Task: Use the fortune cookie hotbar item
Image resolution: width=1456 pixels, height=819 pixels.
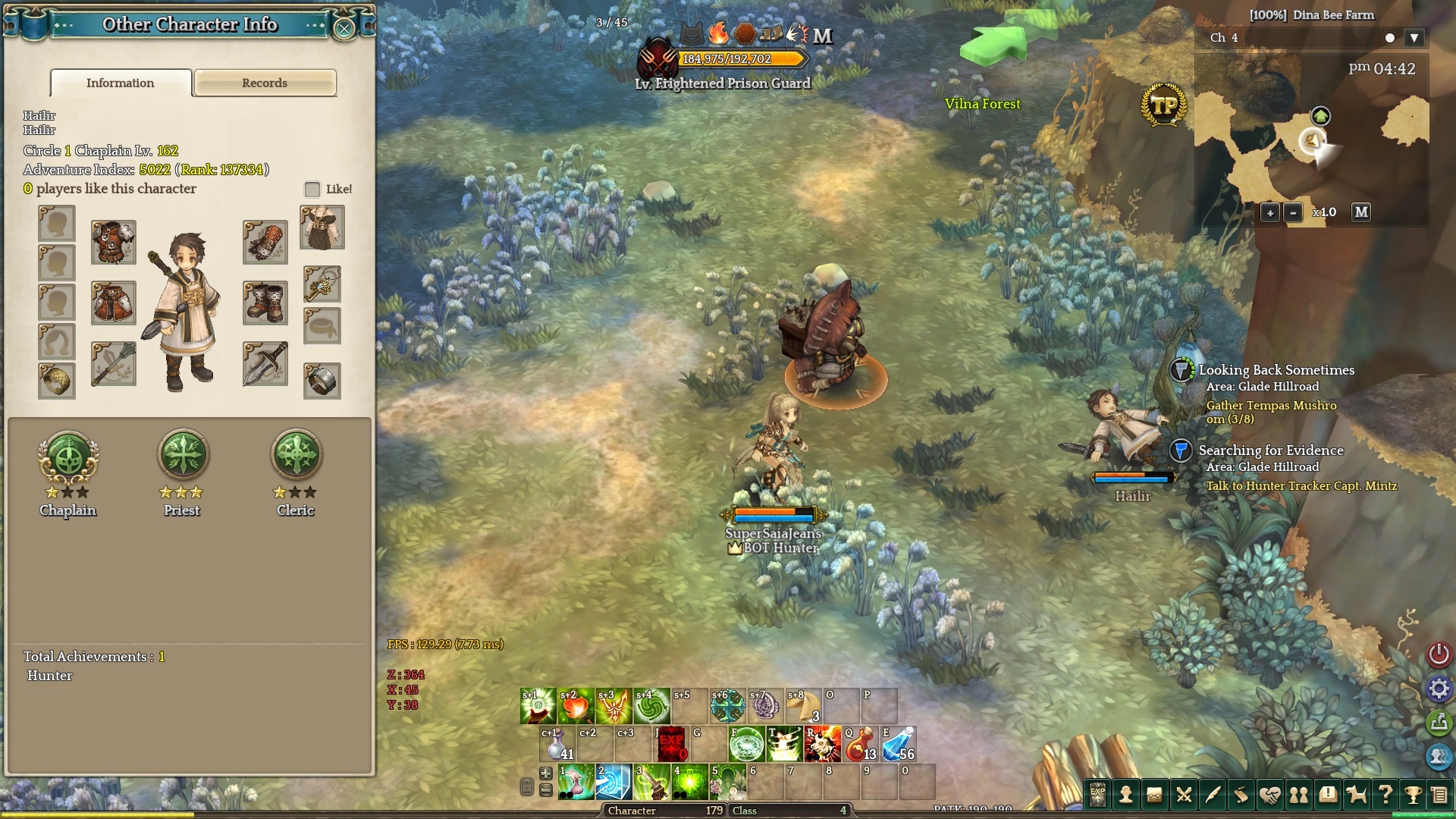Action: [804, 706]
